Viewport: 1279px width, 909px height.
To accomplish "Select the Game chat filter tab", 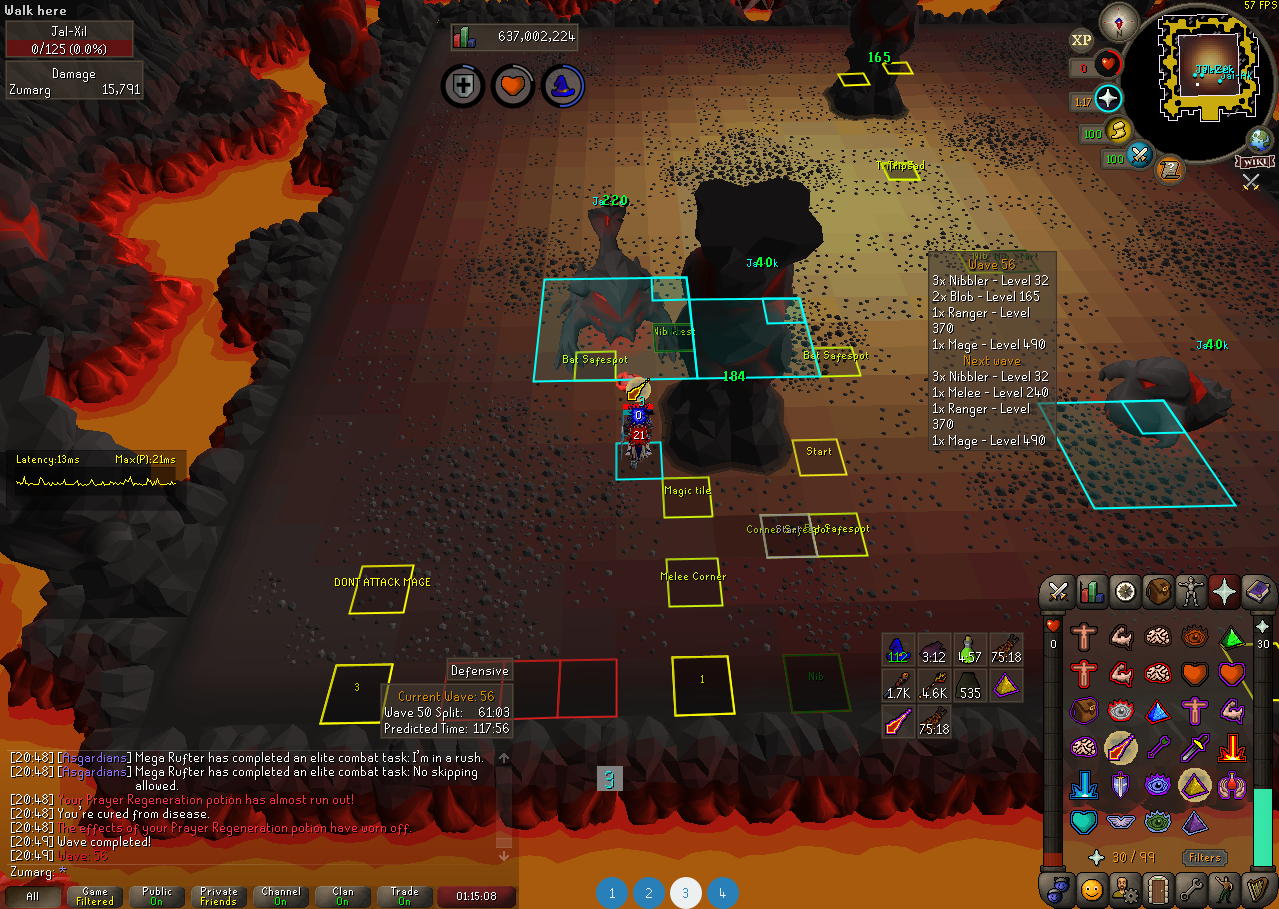I will pyautogui.click(x=95, y=896).
